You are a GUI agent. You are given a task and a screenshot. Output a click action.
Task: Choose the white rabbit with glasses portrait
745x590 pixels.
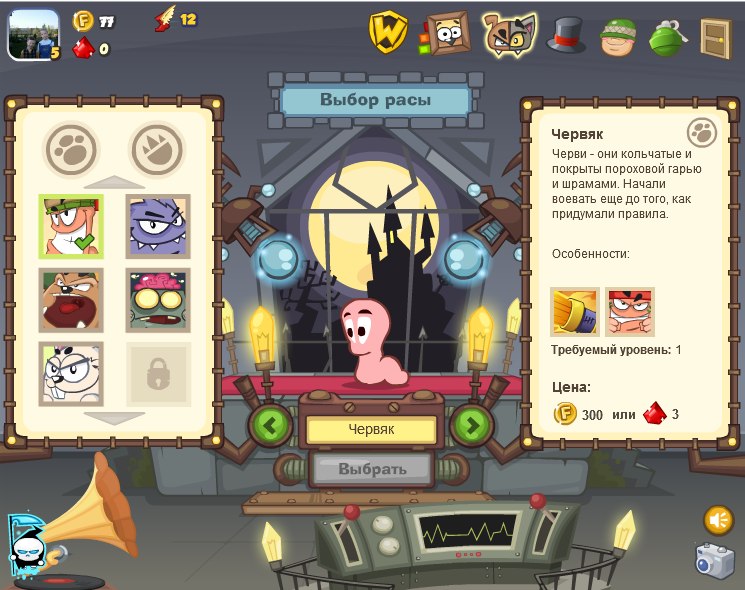pyautogui.click(x=71, y=373)
